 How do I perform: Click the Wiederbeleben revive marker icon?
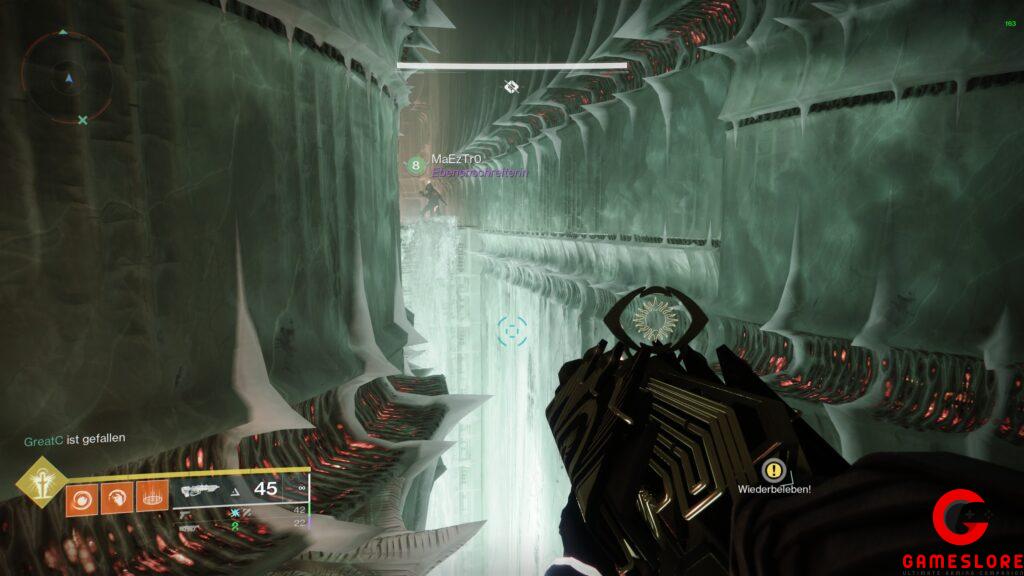773,469
